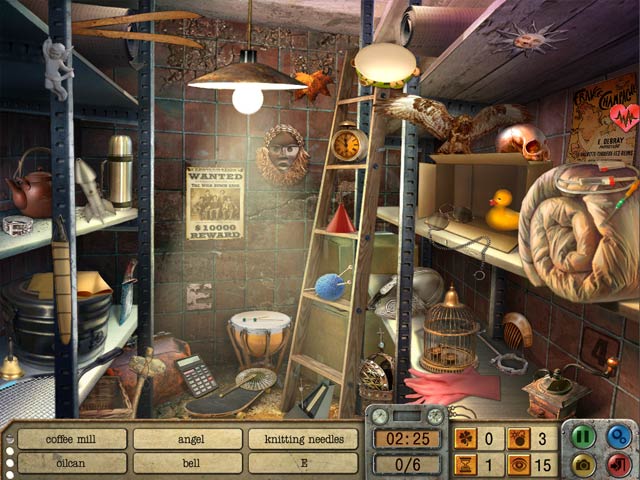The width and height of the screenshot is (640, 480).
Task: Pause the game with the green button
Action: click(x=584, y=437)
